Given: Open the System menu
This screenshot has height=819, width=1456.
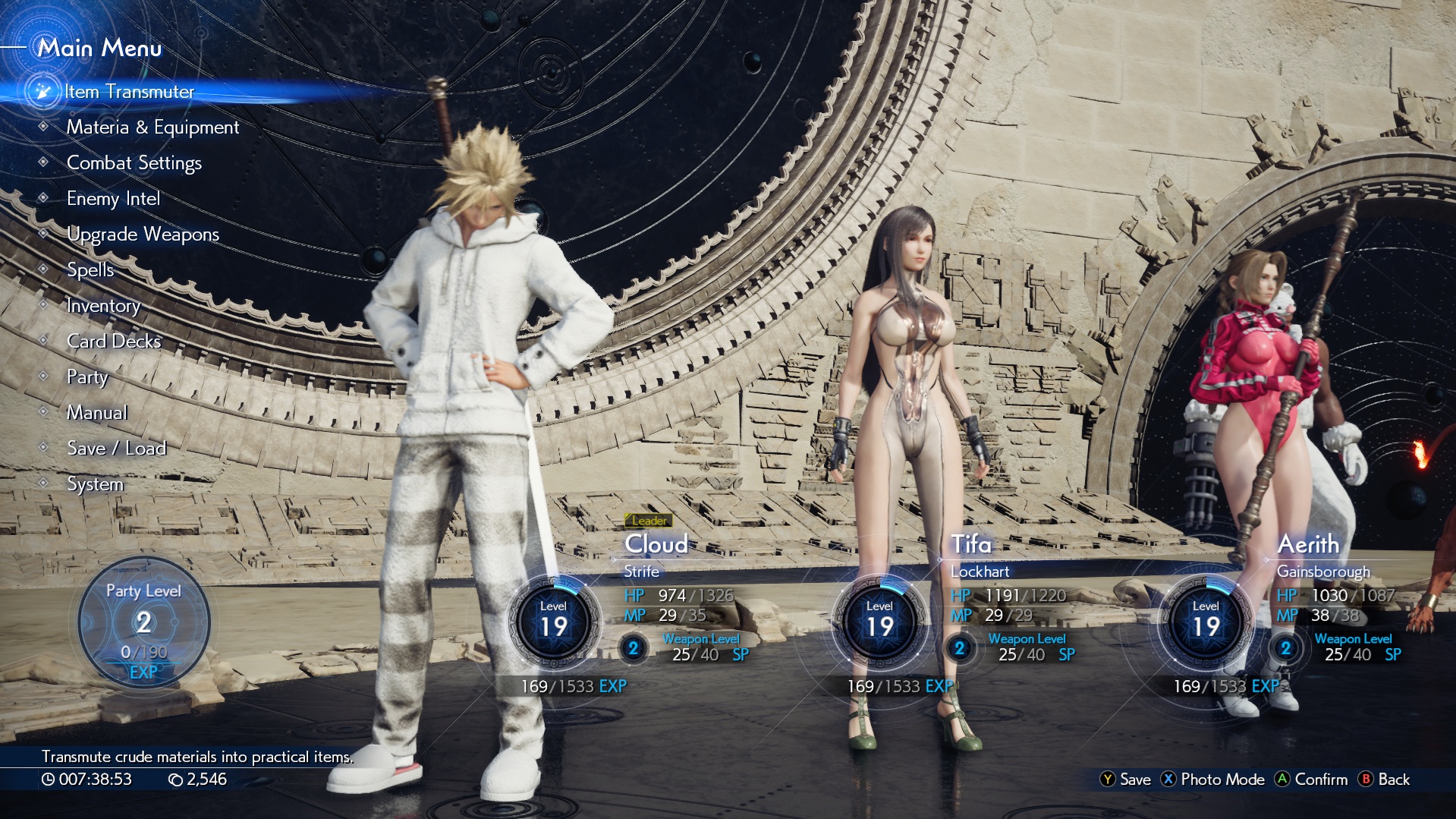Looking at the screenshot, I should coord(95,484).
